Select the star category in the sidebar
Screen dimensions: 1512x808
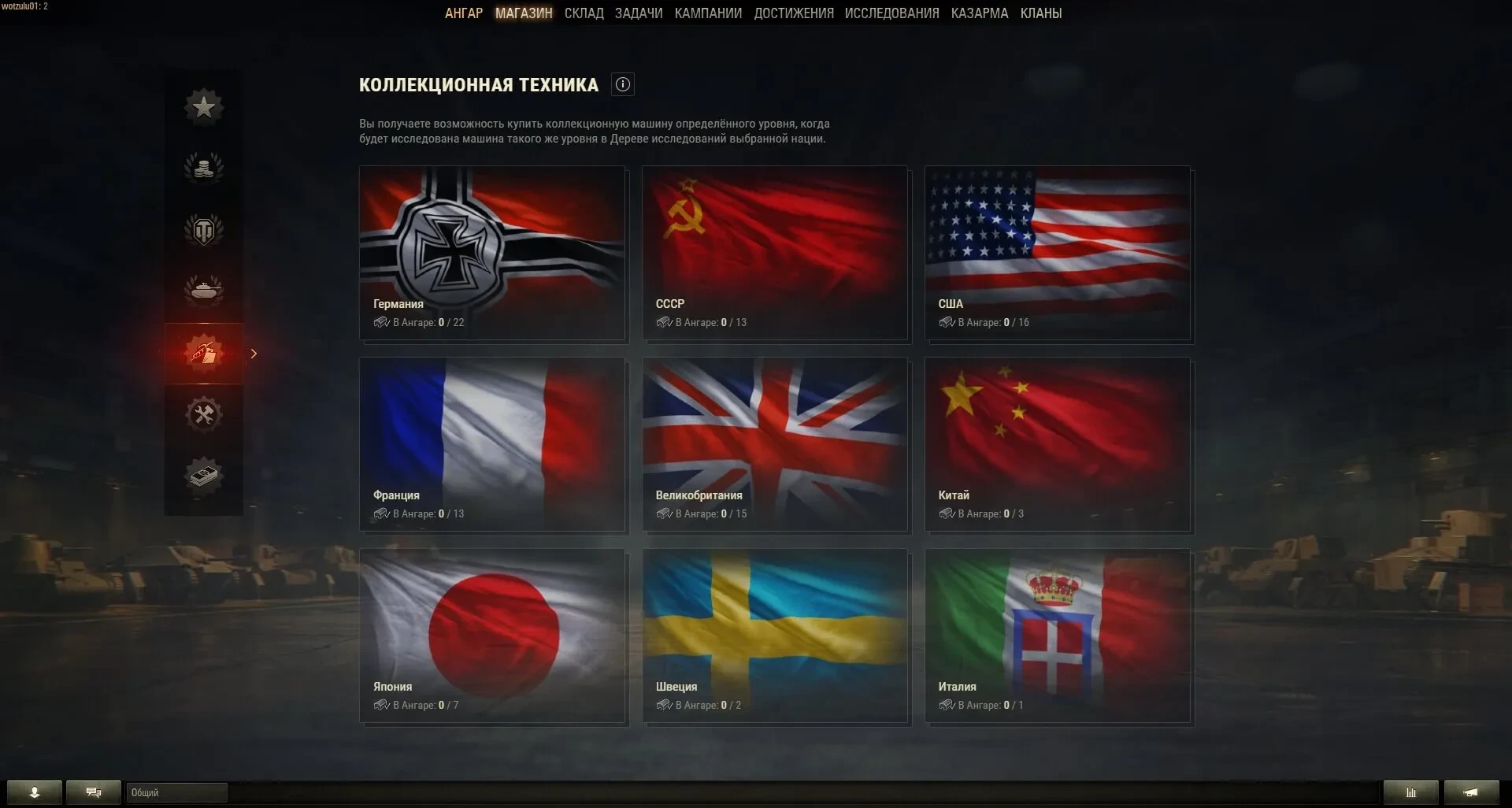[x=204, y=107]
